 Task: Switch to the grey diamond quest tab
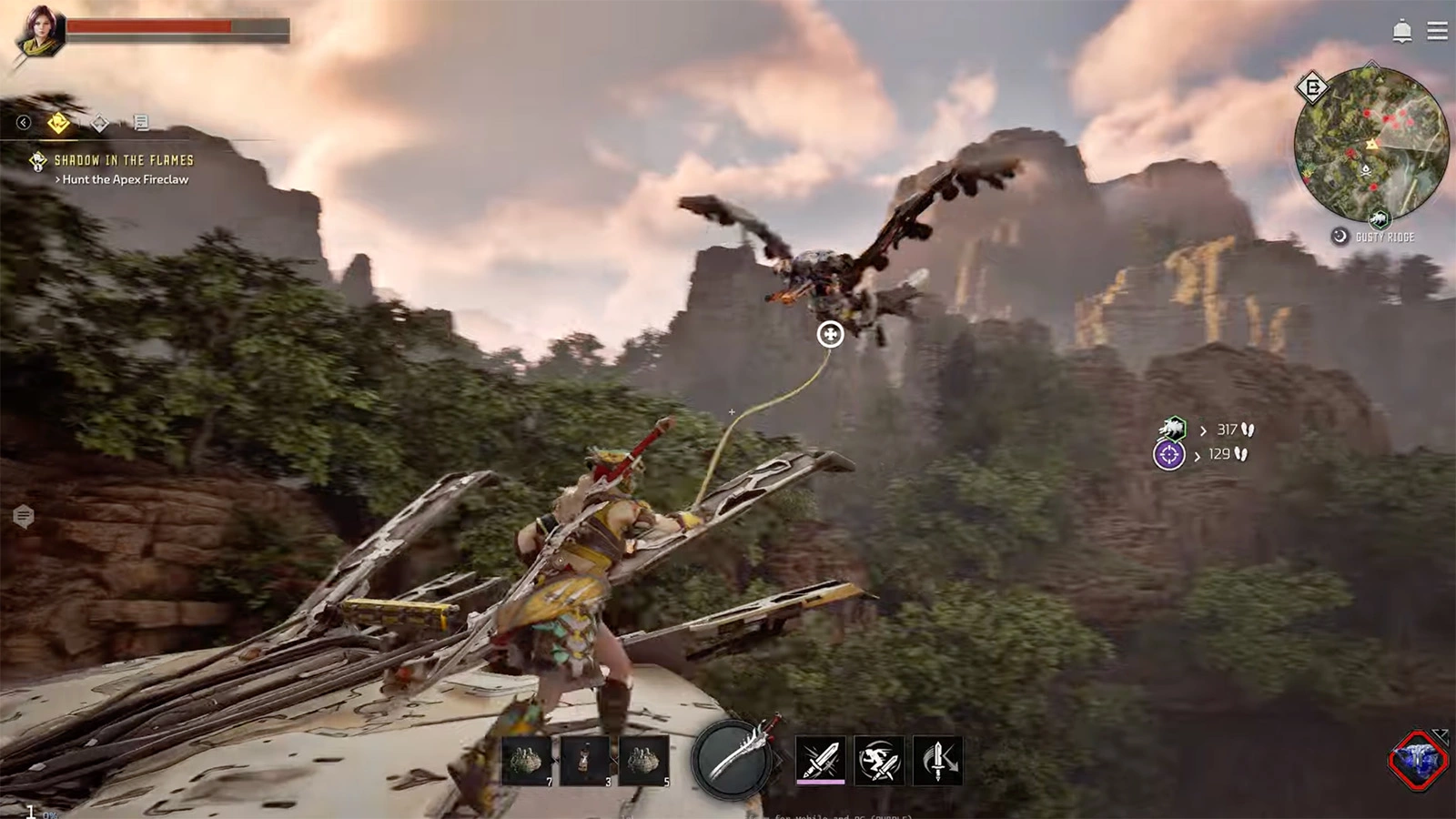click(x=100, y=122)
